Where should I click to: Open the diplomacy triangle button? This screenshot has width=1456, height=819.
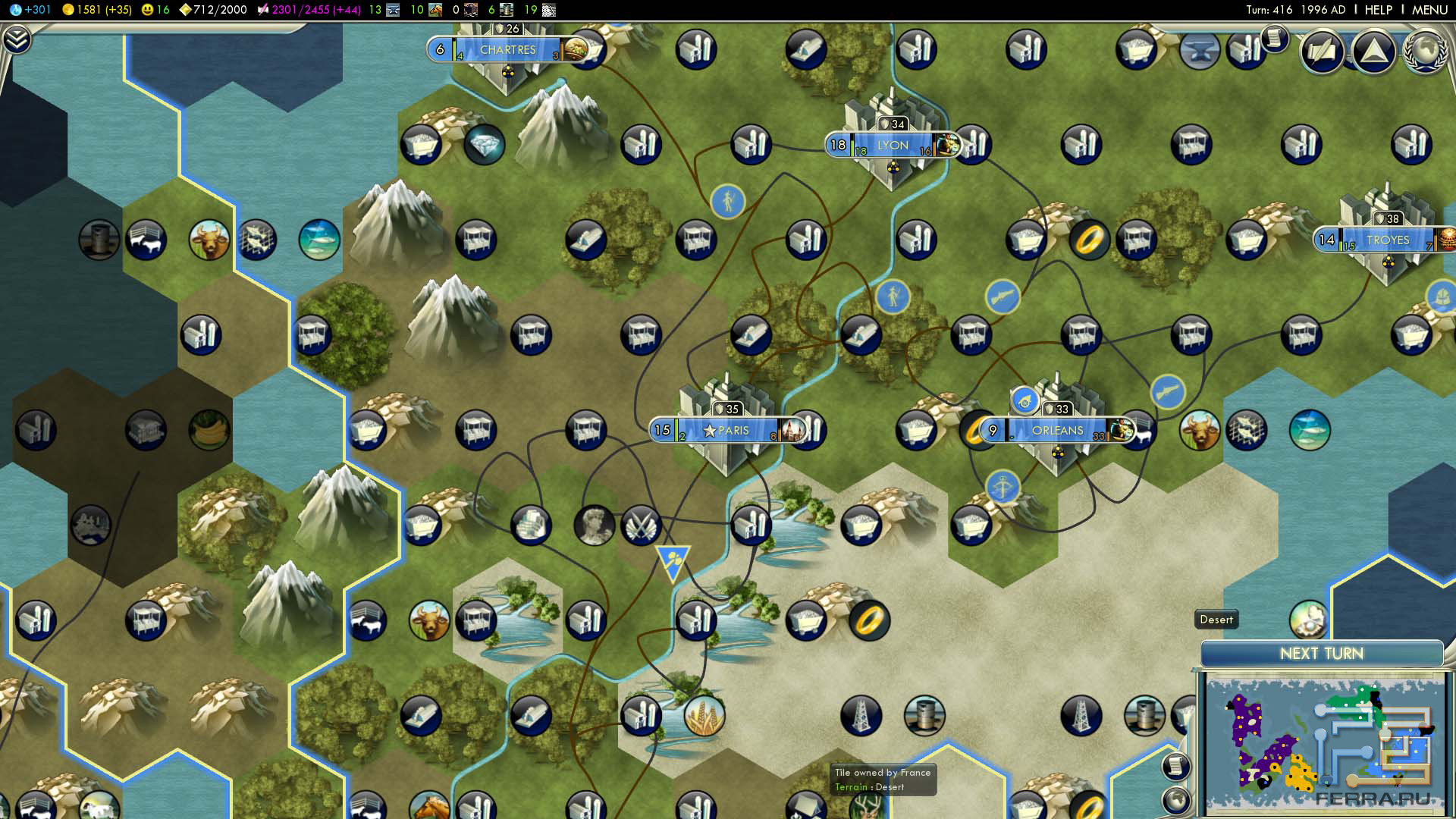point(1373,52)
